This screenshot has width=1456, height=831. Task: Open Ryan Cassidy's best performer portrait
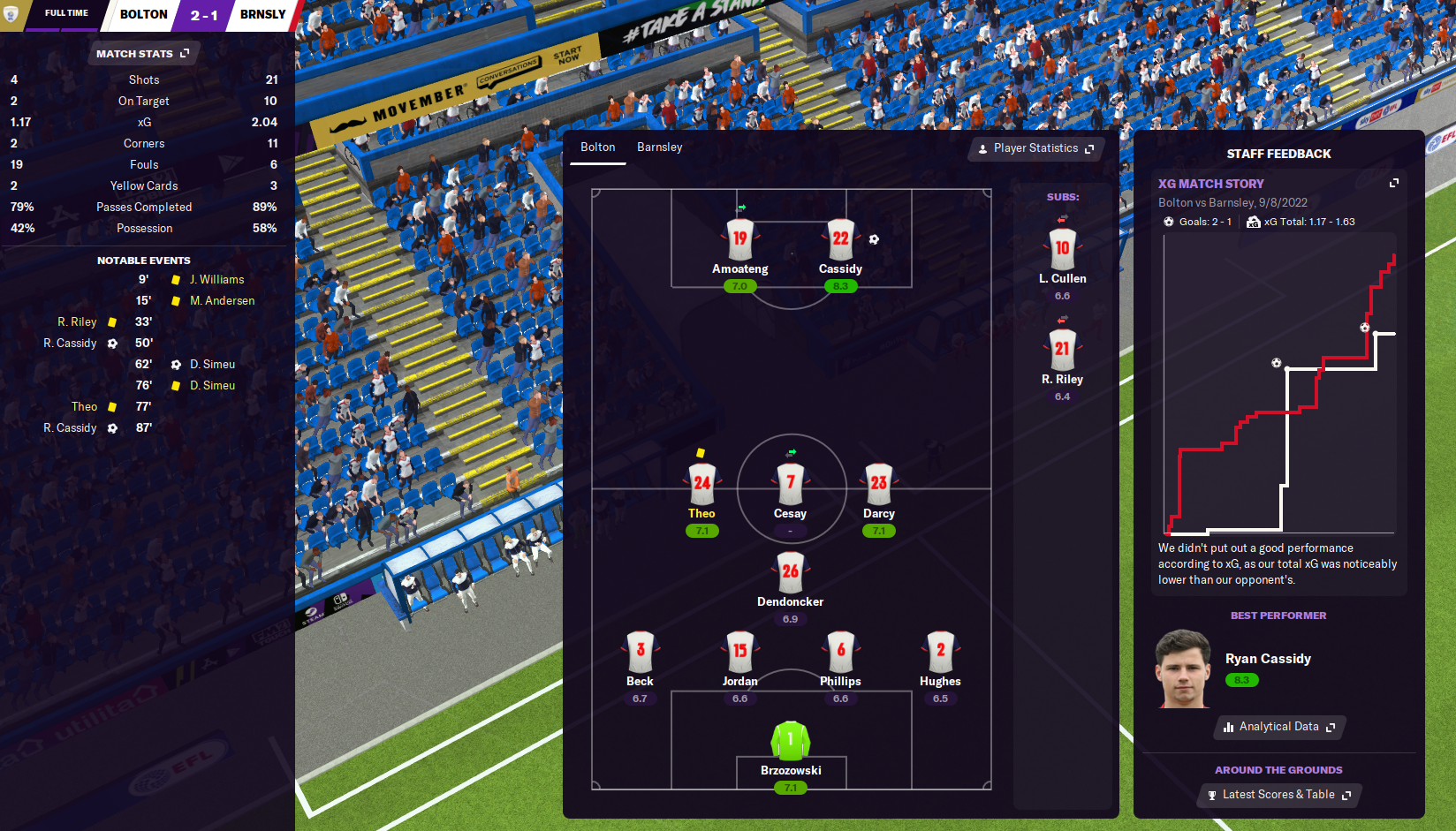(1182, 669)
